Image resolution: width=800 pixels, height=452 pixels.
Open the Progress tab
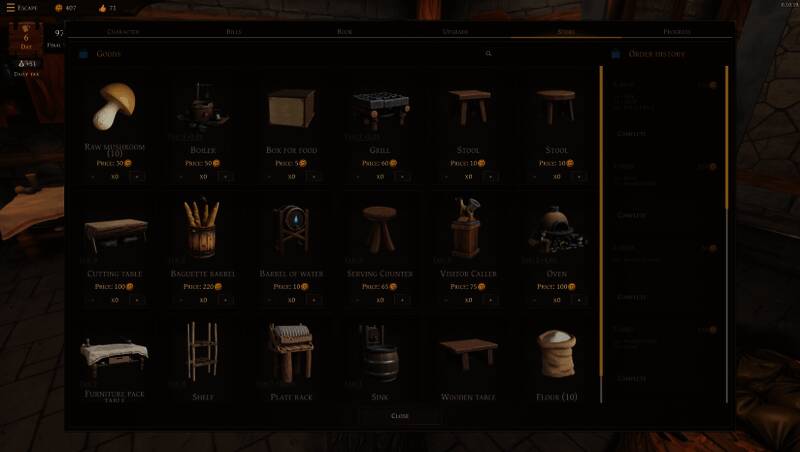coord(677,32)
